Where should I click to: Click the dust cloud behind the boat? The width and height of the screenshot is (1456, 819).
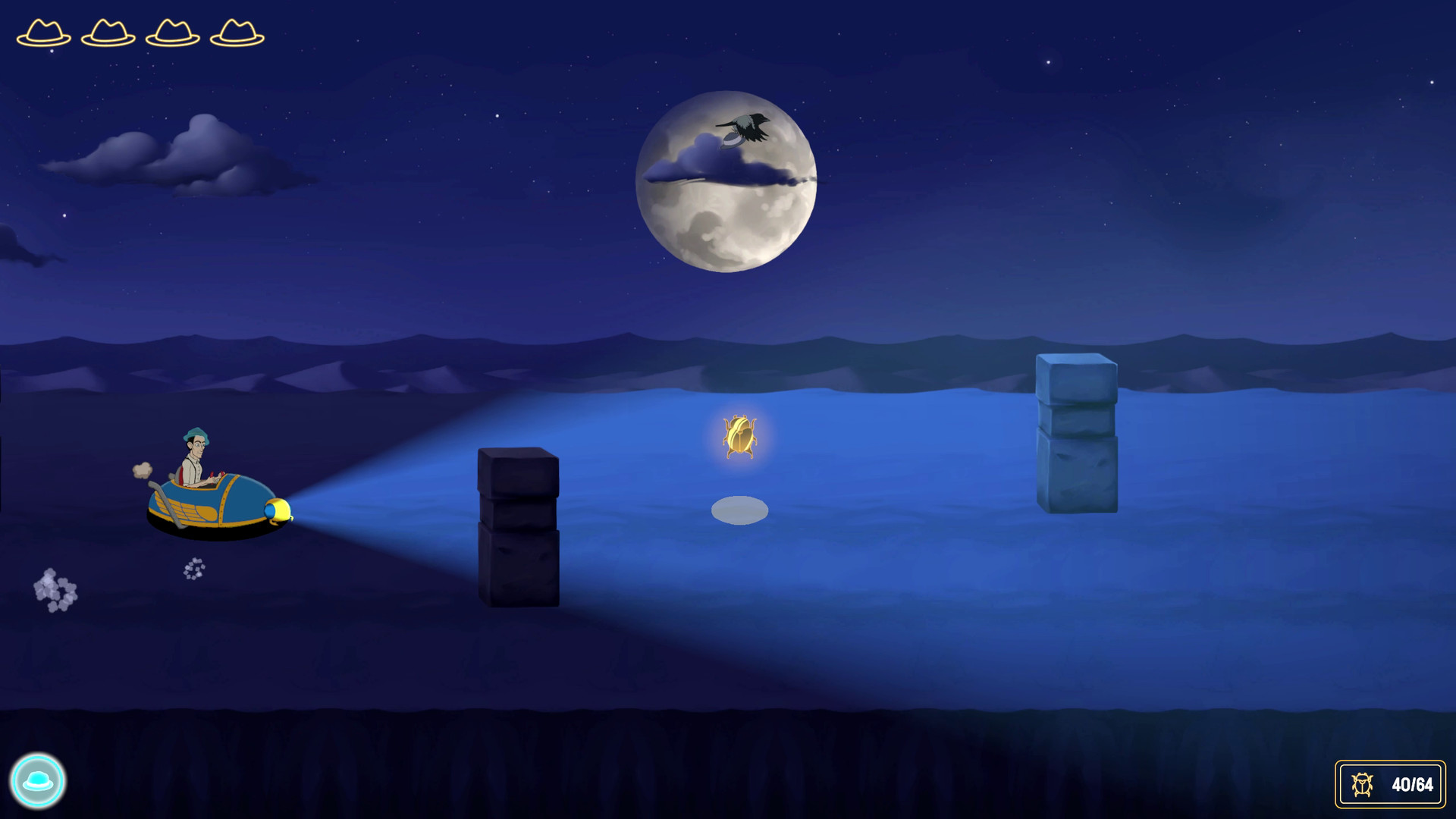pos(142,470)
